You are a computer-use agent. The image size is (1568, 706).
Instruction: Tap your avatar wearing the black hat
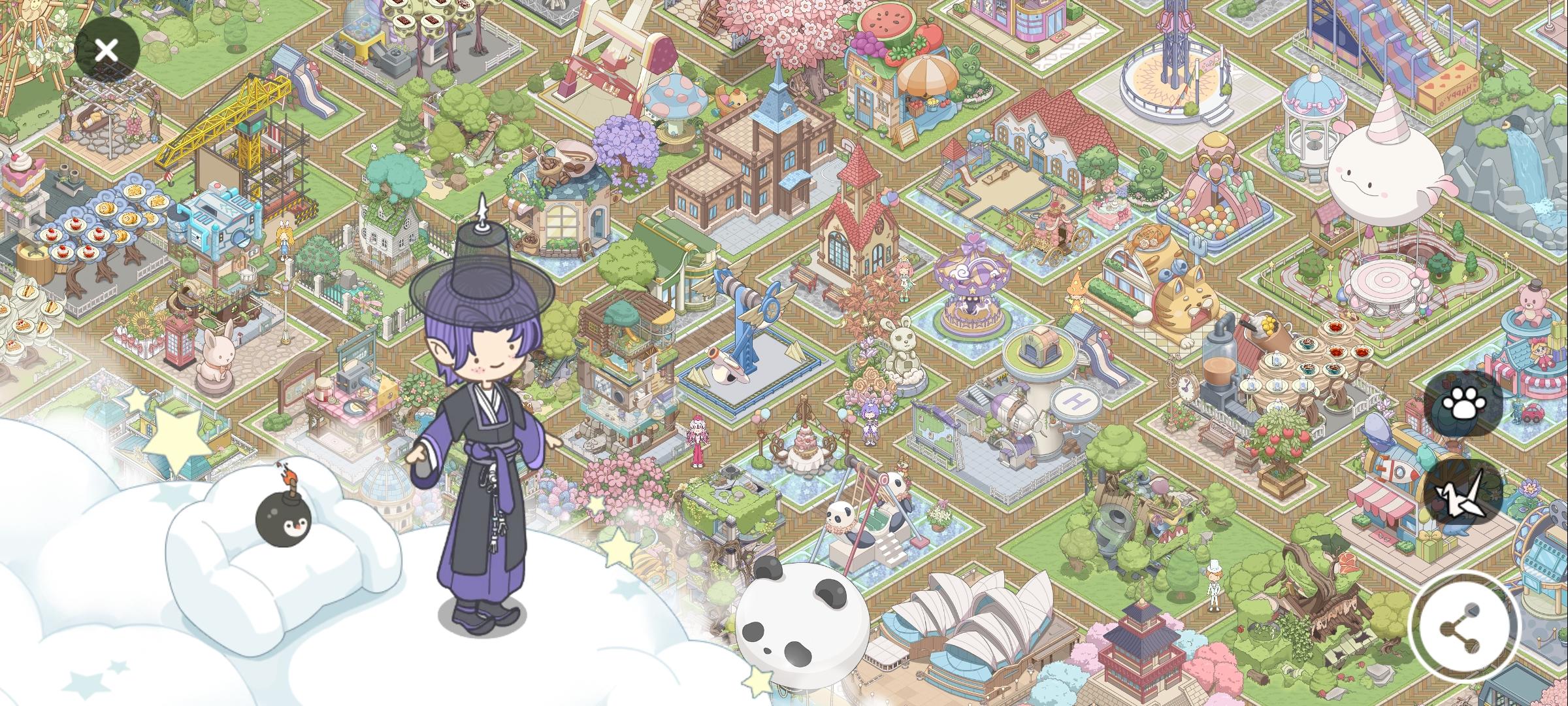[x=483, y=405]
